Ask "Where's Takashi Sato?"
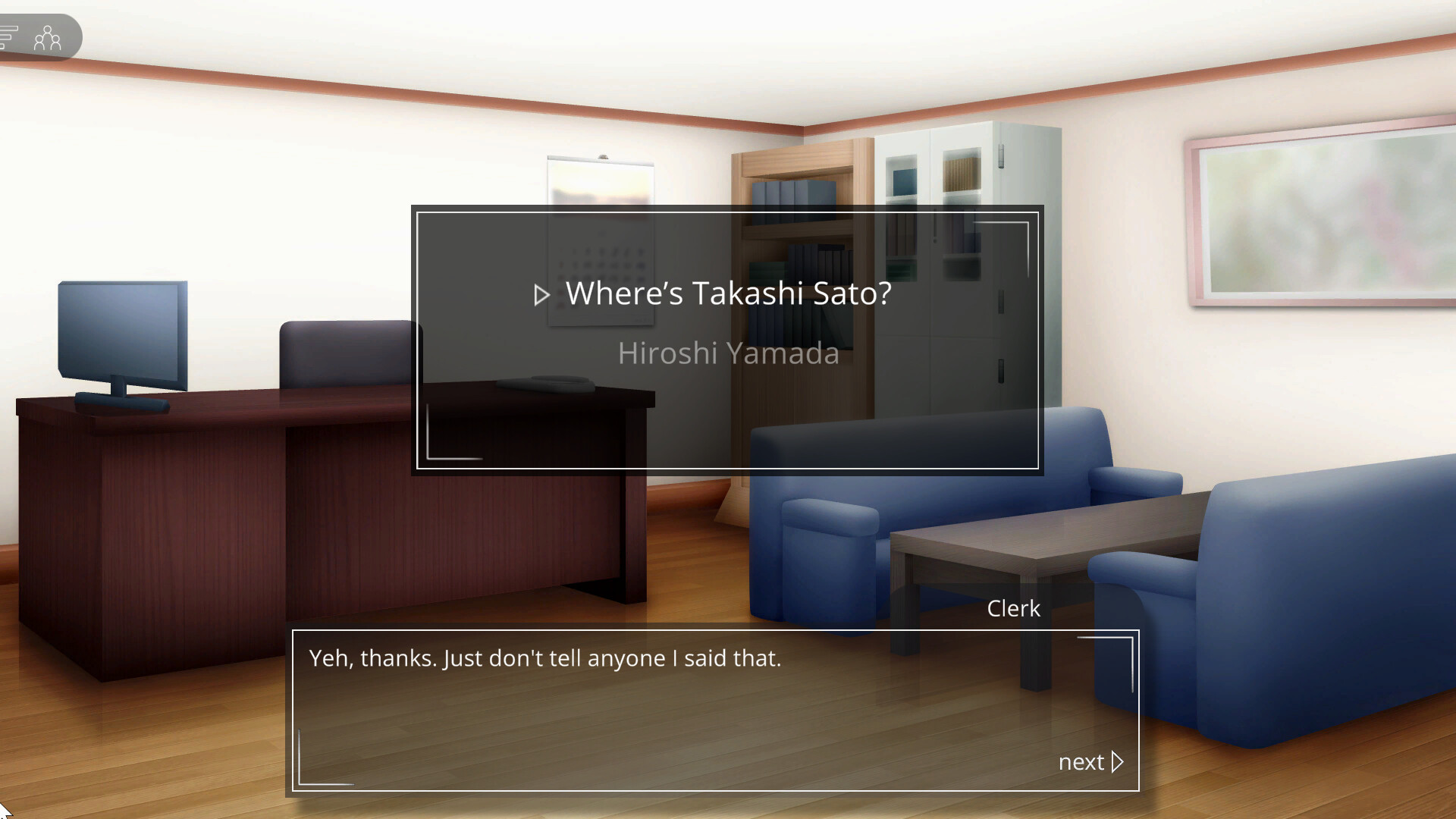The height and width of the screenshot is (819, 1456). click(x=728, y=293)
